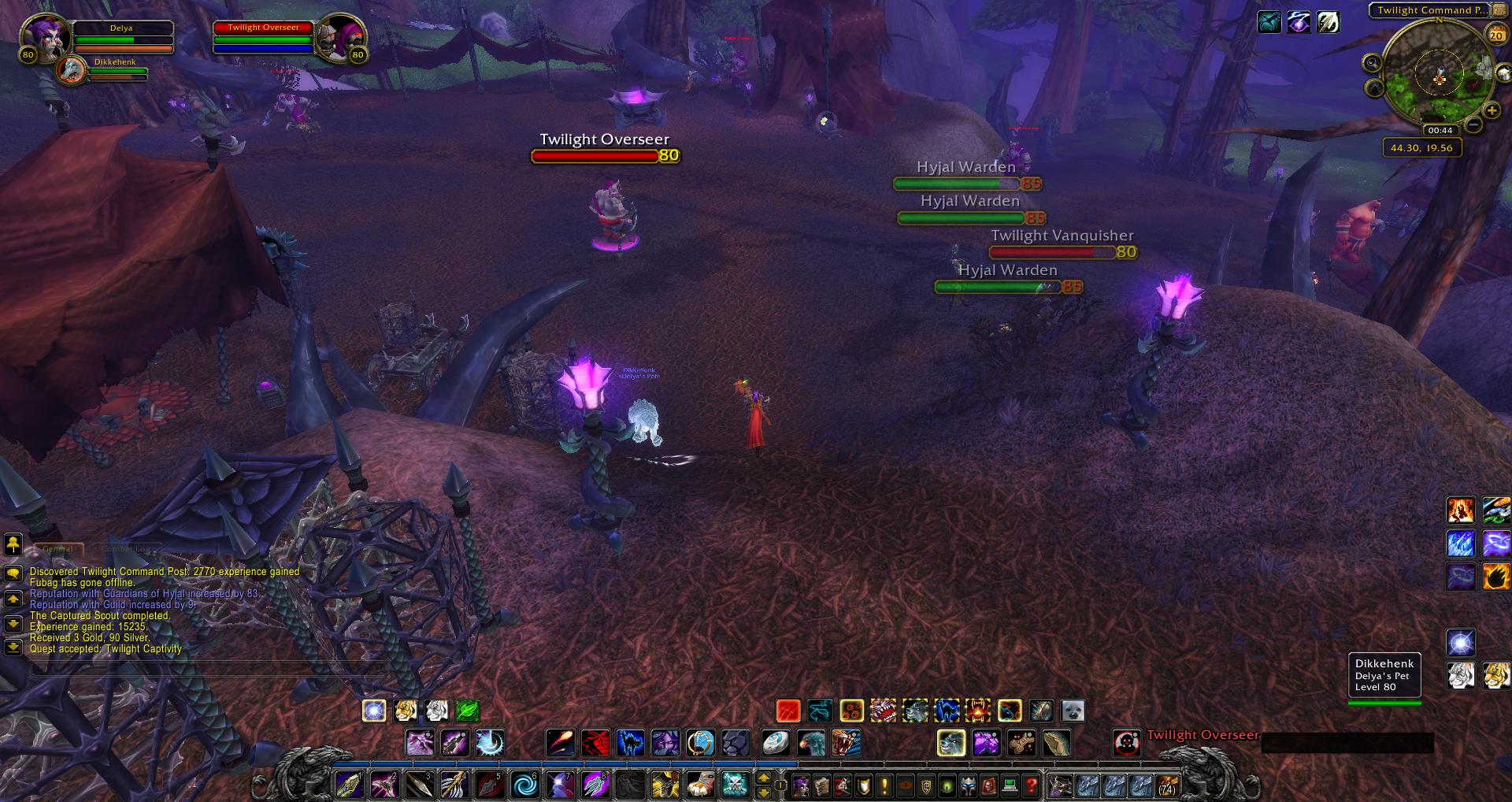Open the red question mark help button
This screenshot has height=802, width=1512.
[x=1031, y=785]
